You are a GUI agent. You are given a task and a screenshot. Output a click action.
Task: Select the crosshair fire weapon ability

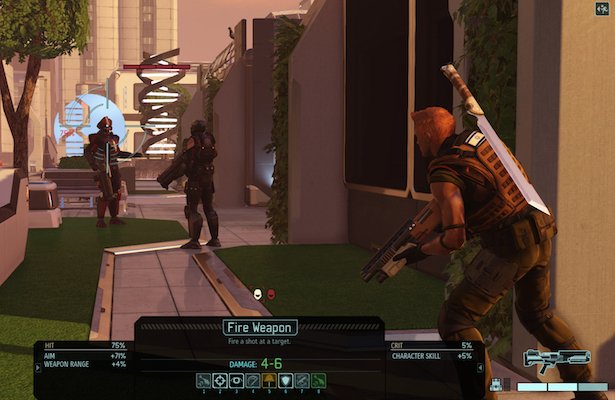[x=219, y=380]
